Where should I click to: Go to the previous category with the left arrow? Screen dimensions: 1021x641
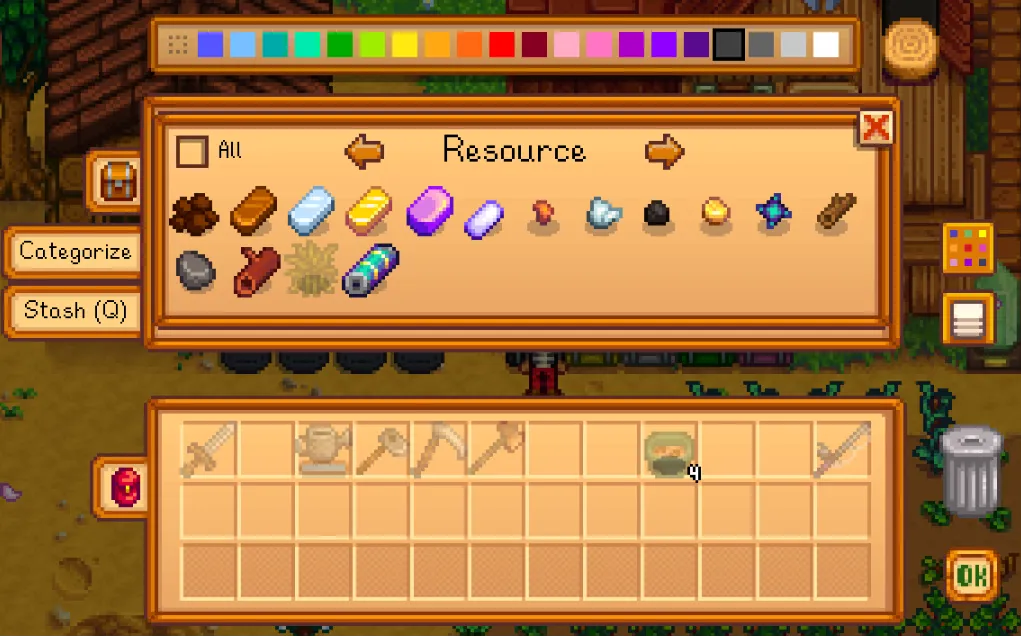point(364,152)
